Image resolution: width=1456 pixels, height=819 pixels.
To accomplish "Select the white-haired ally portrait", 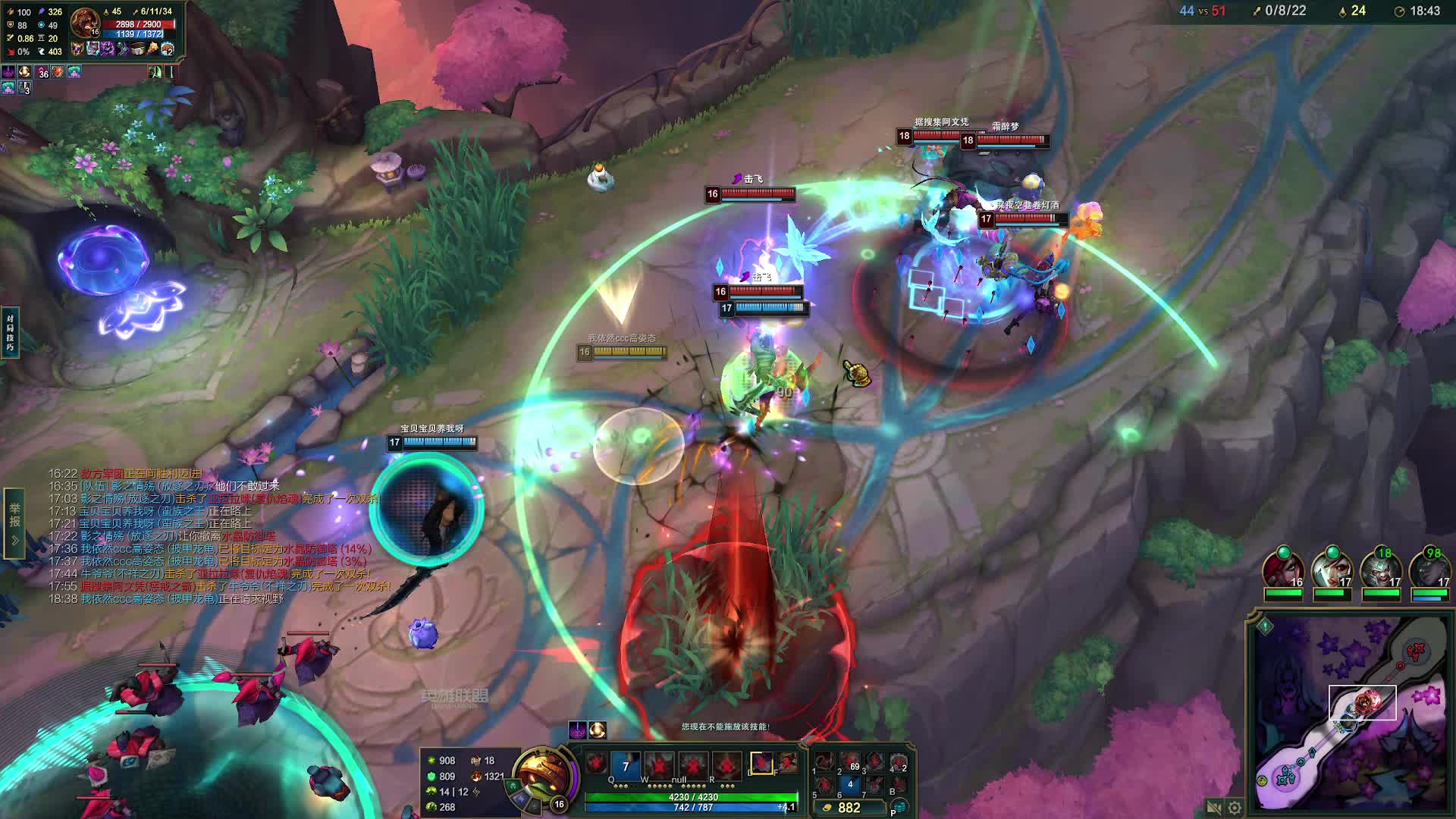I will (x=1332, y=570).
